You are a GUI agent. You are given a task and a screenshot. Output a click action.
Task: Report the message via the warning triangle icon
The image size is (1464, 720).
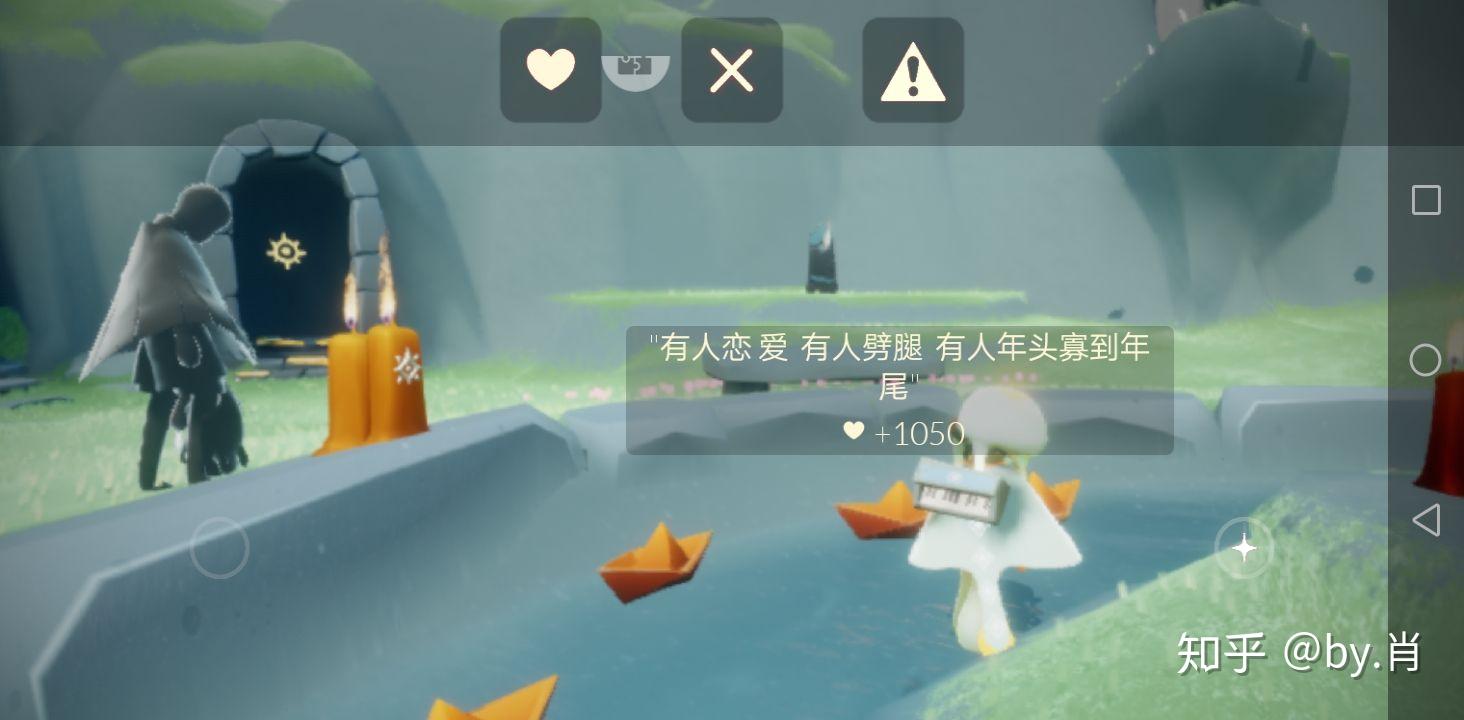coord(911,70)
